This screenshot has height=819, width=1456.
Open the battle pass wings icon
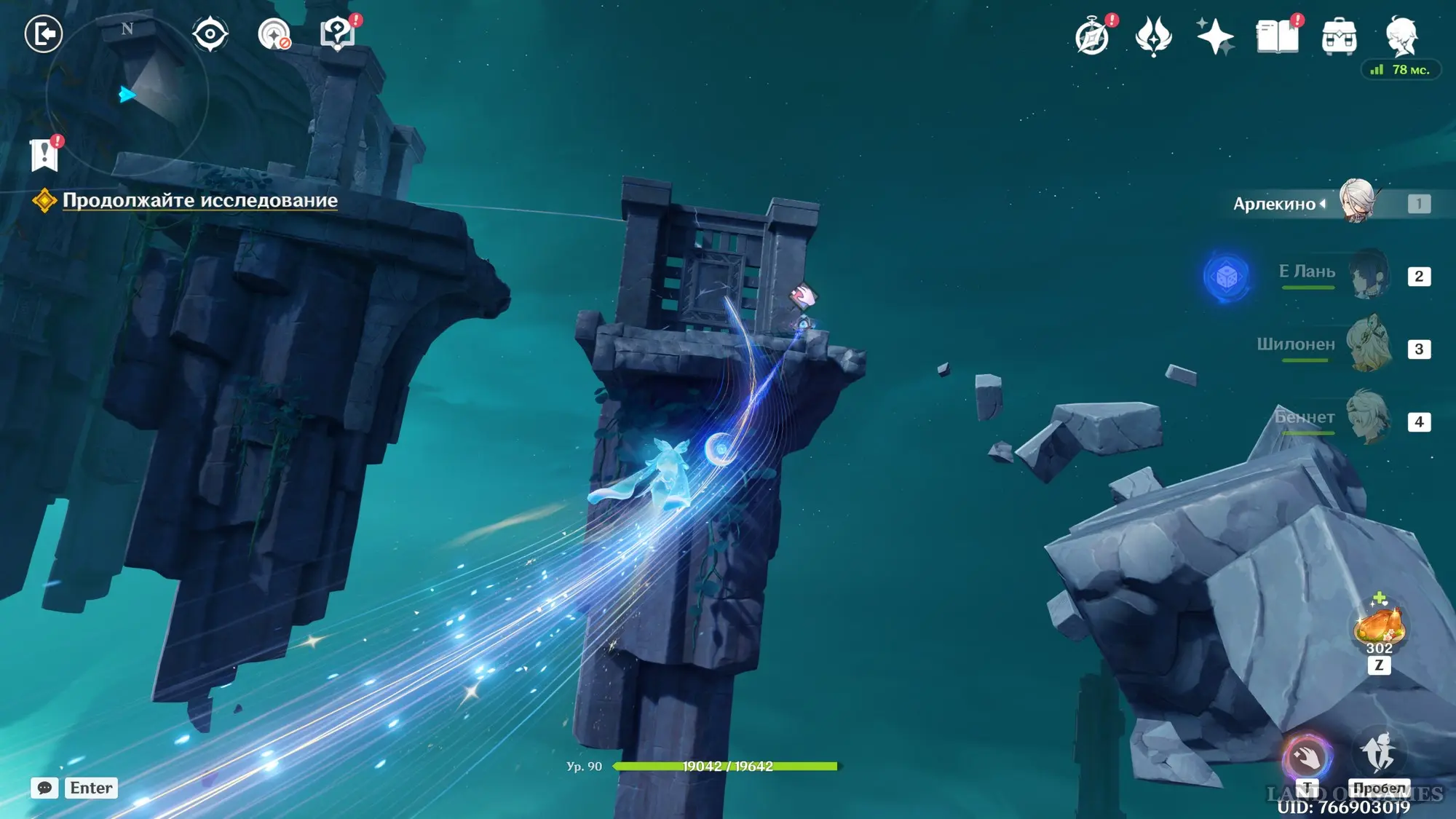pyautogui.click(x=1153, y=36)
